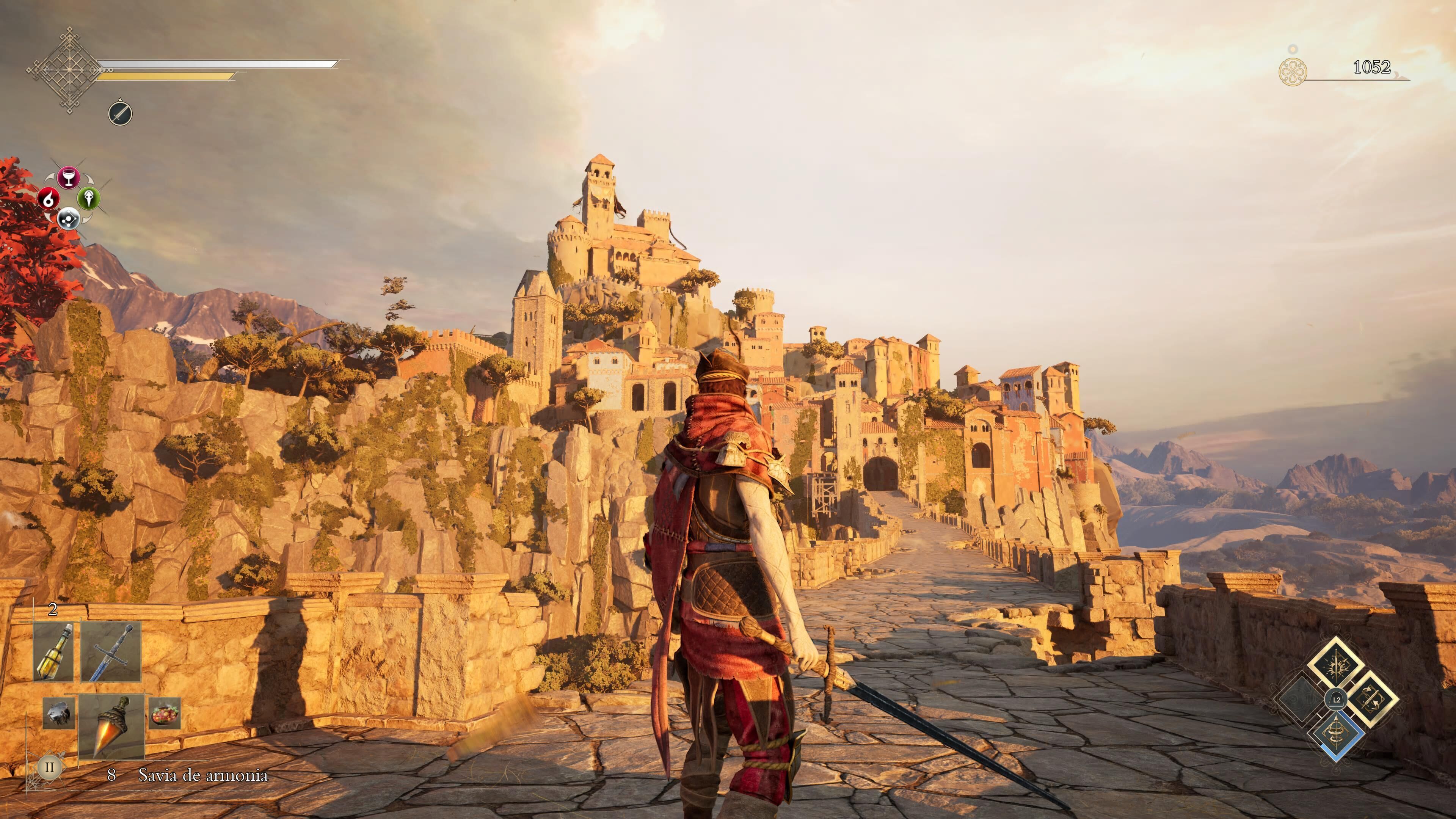Screen dimensions: 1456x819
Task: Use the Savia de armonia item
Action: pyautogui.click(x=111, y=726)
